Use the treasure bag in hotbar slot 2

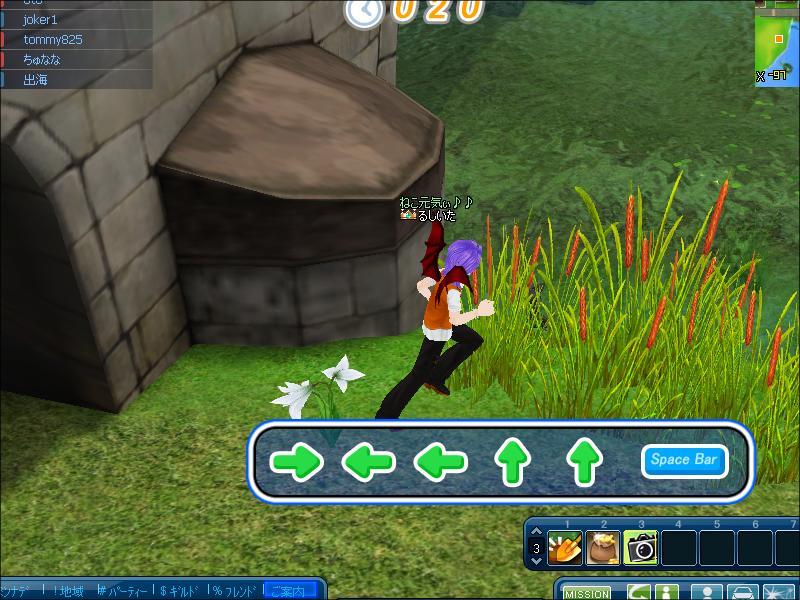click(603, 548)
